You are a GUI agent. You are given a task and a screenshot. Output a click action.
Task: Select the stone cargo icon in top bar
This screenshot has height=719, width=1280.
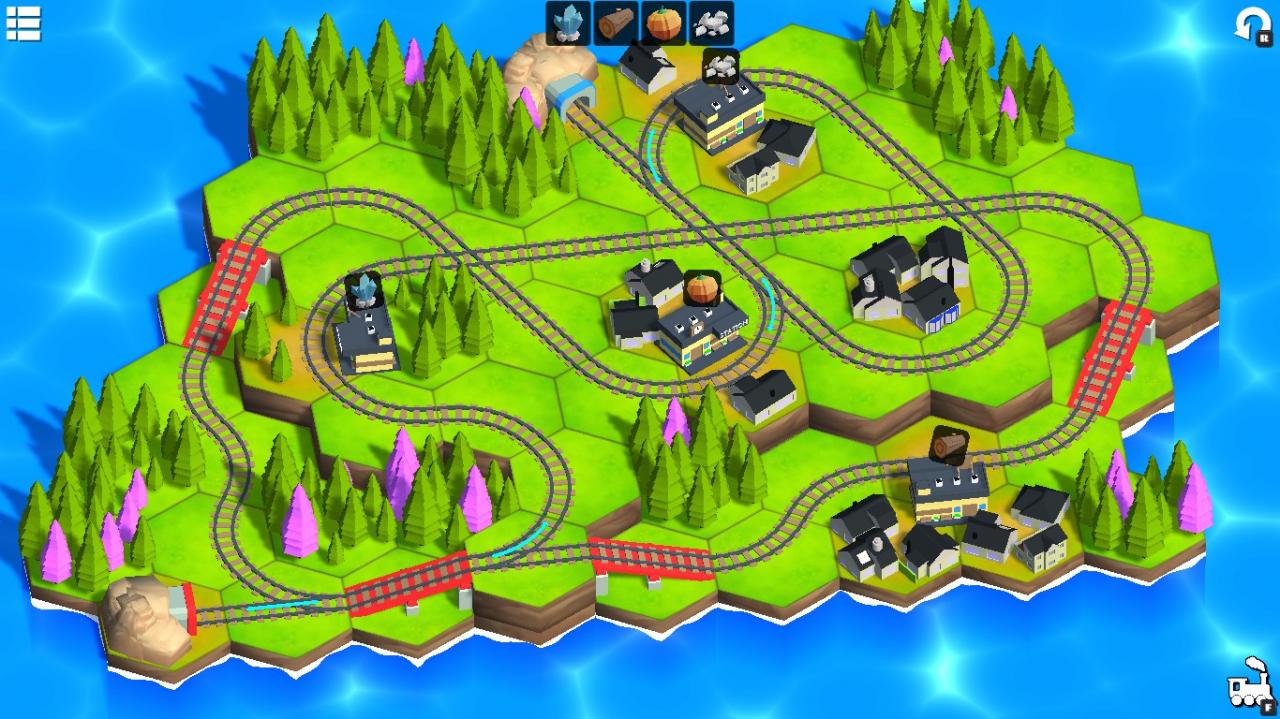tap(711, 23)
